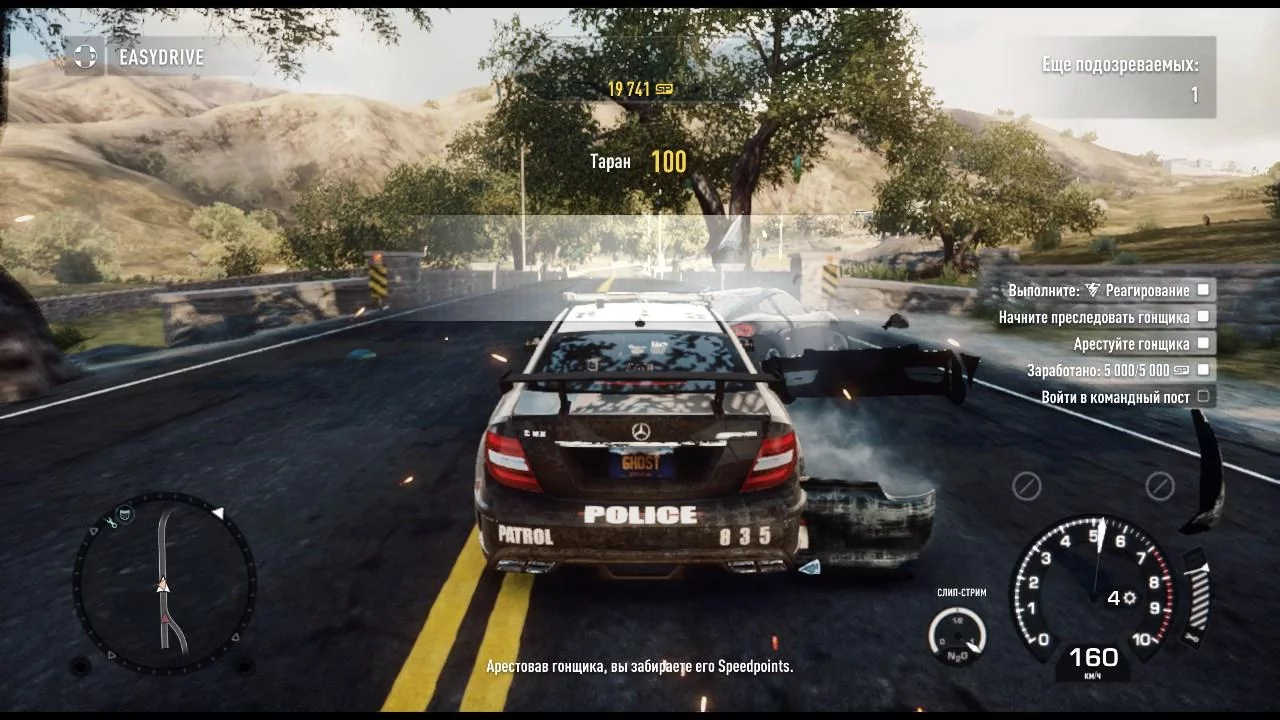This screenshot has height=720, width=1280.
Task: Toggle the "Начните преследовать гонщика" checkbox
Action: (1203, 316)
